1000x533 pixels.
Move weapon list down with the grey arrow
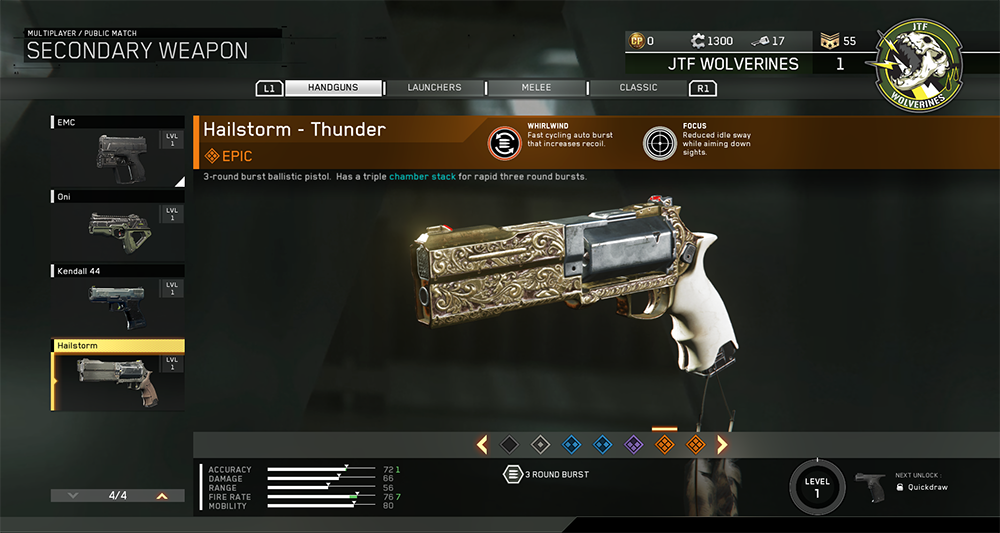pos(73,495)
